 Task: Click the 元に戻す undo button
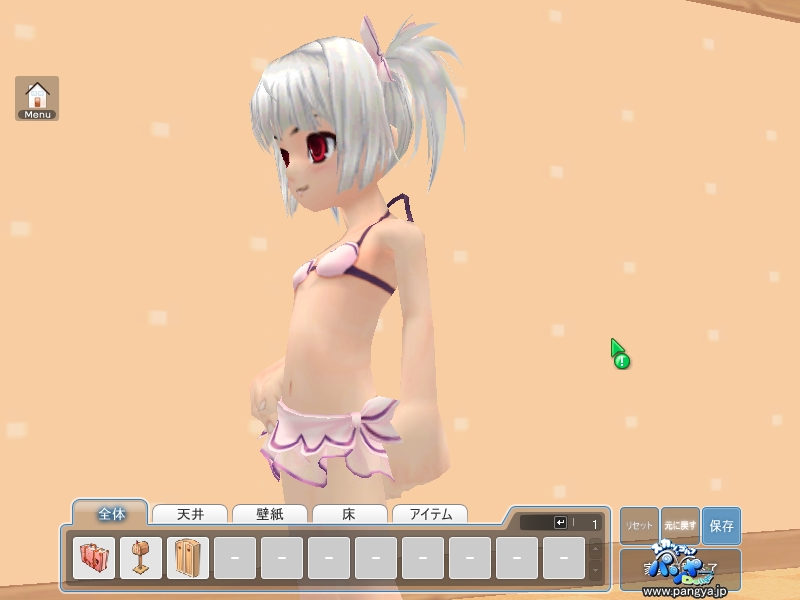(x=680, y=525)
